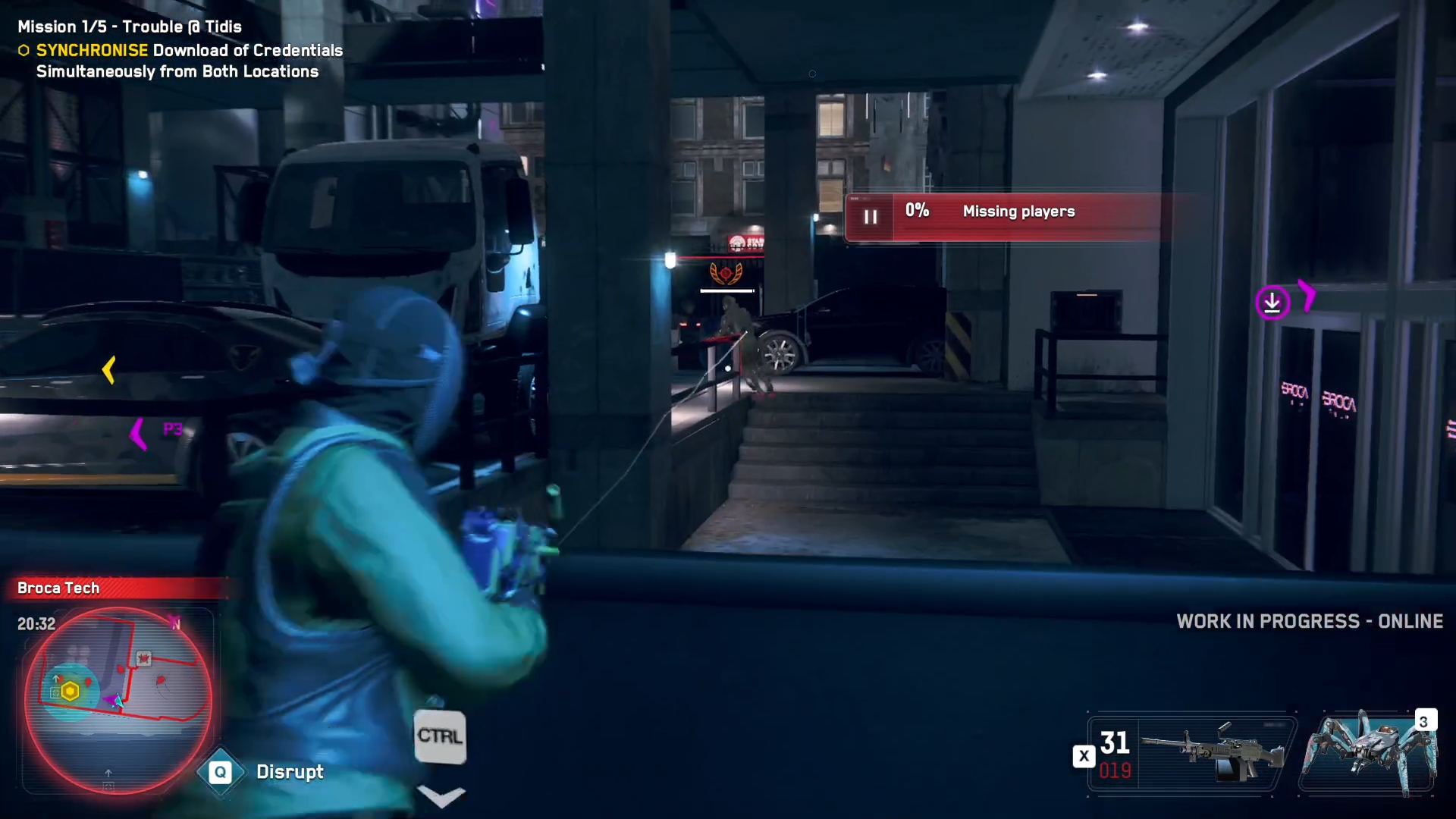The image size is (1456, 819).
Task: Click the yellow SYNCHRONISE objective marker
Action: point(24,50)
